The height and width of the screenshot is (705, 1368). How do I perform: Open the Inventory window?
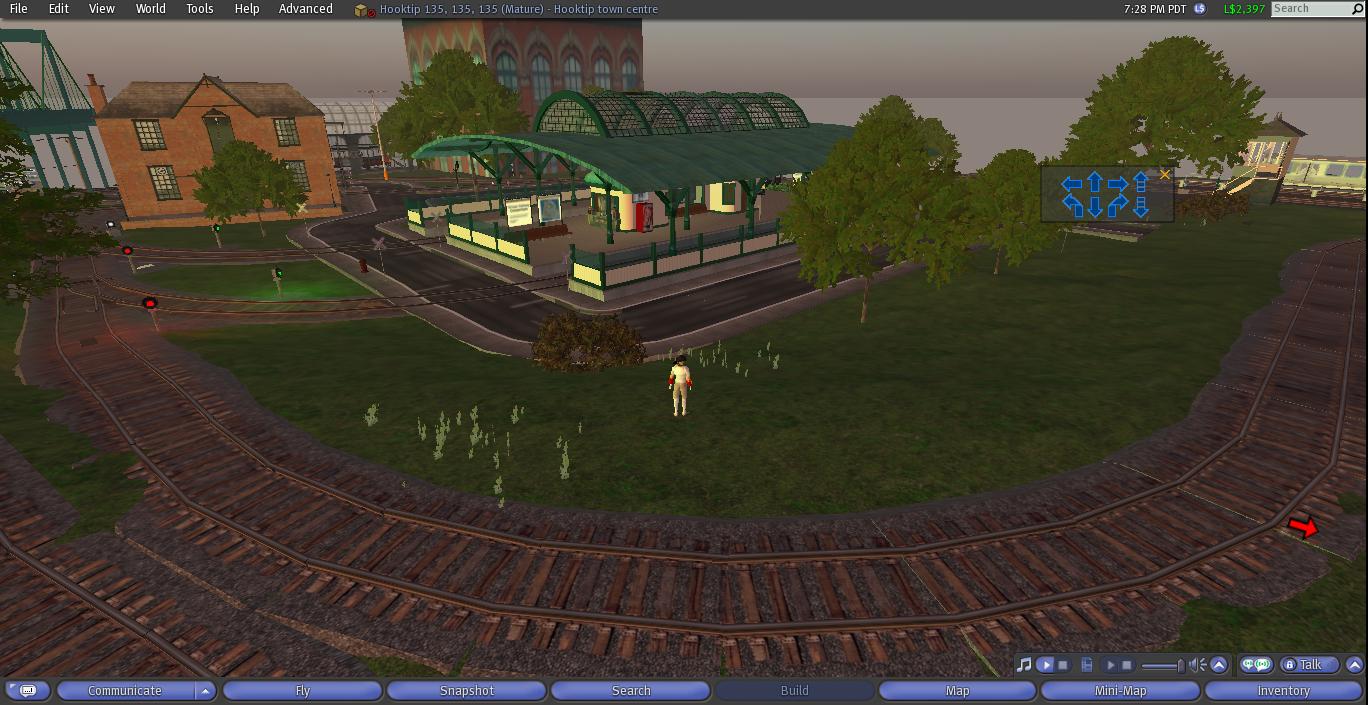pyautogui.click(x=1283, y=691)
